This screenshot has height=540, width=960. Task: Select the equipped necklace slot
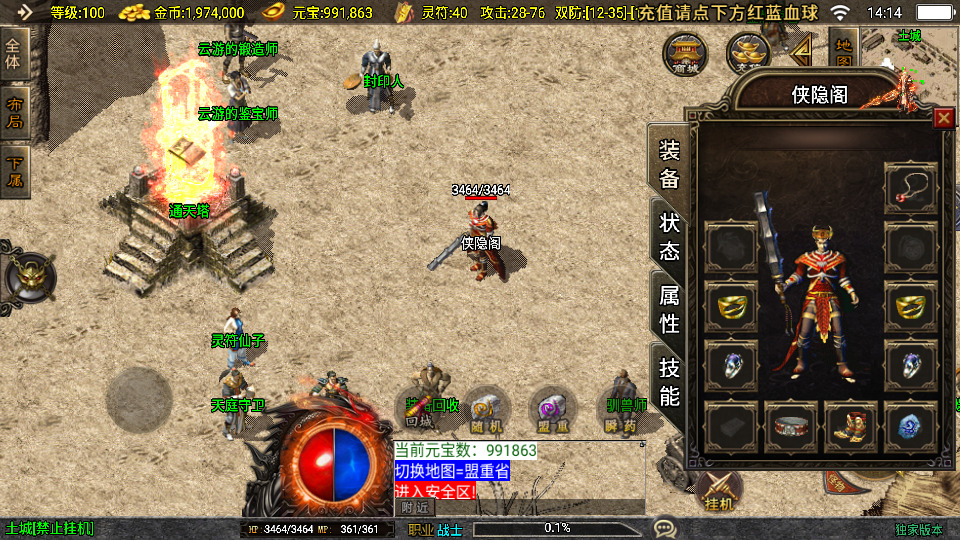click(x=911, y=187)
